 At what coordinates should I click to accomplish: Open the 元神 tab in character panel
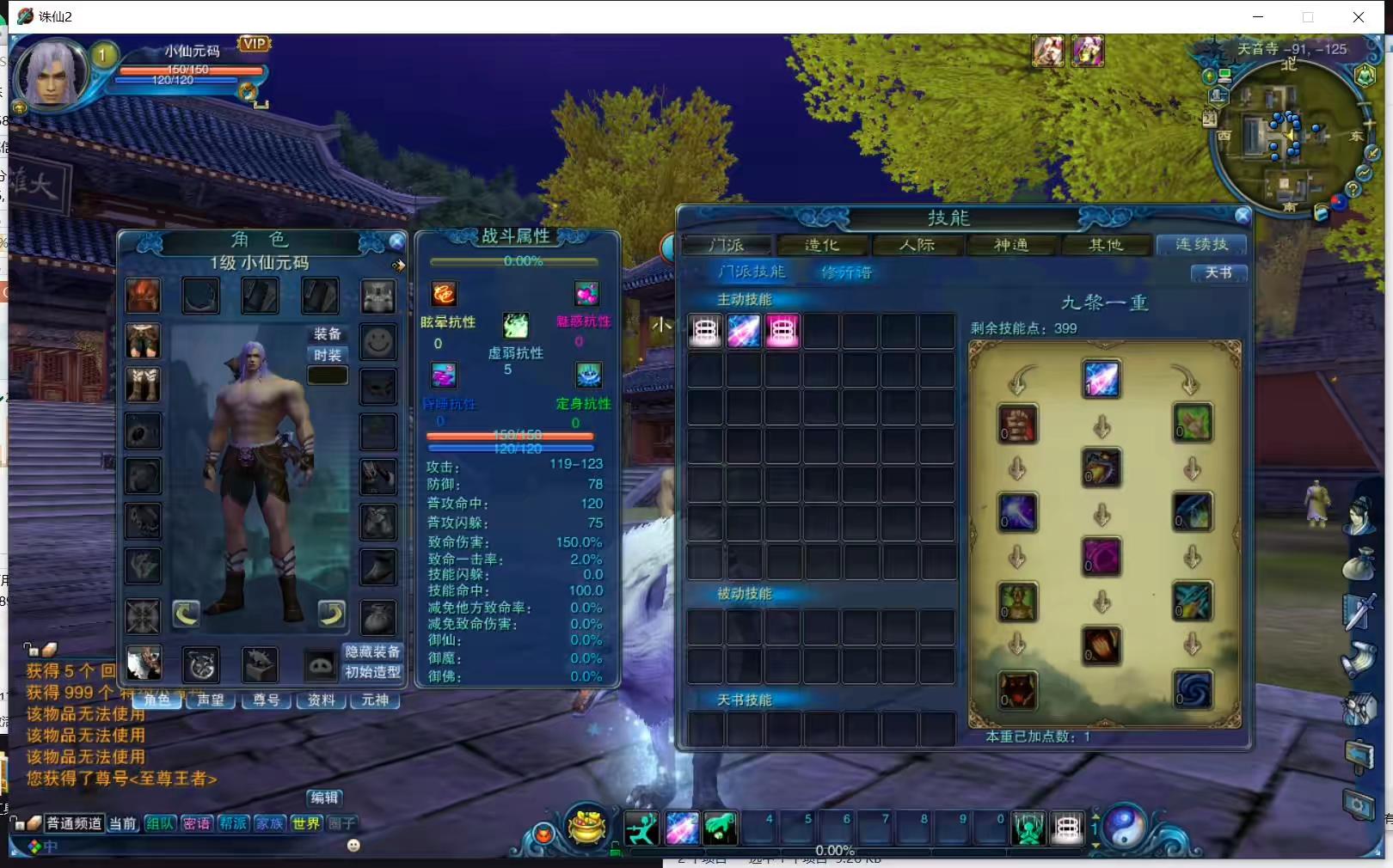375,700
